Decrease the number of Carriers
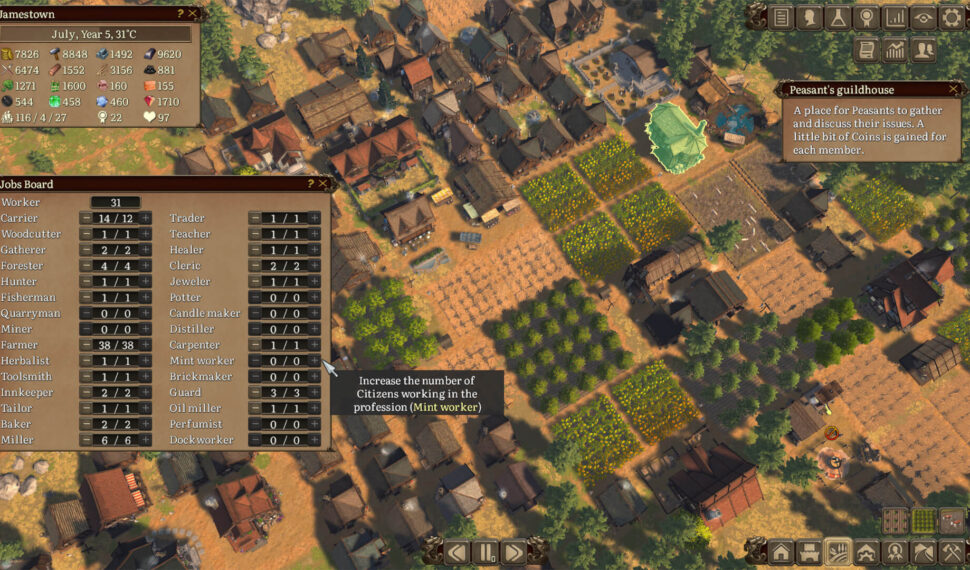 [87, 218]
